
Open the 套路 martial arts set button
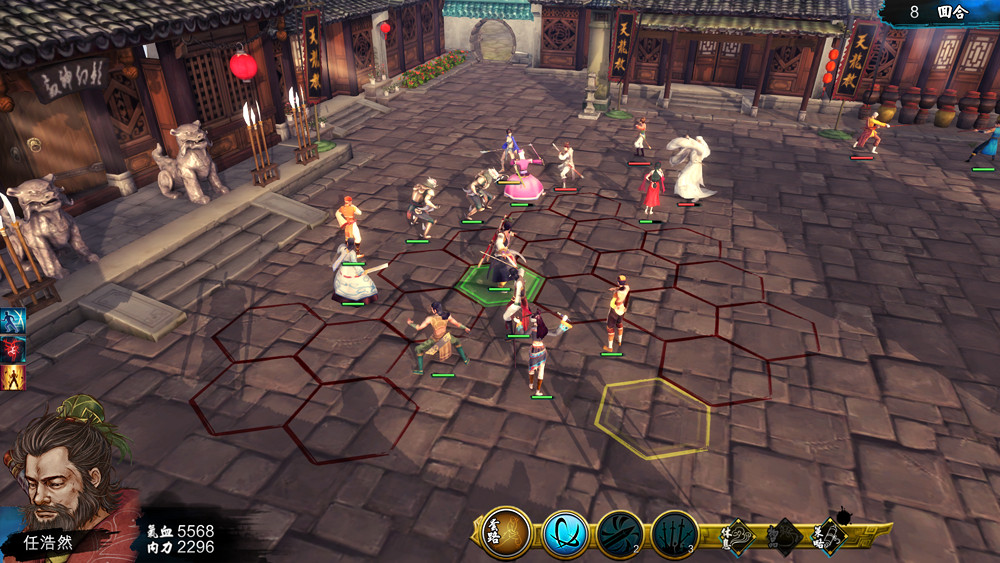pyautogui.click(x=505, y=533)
